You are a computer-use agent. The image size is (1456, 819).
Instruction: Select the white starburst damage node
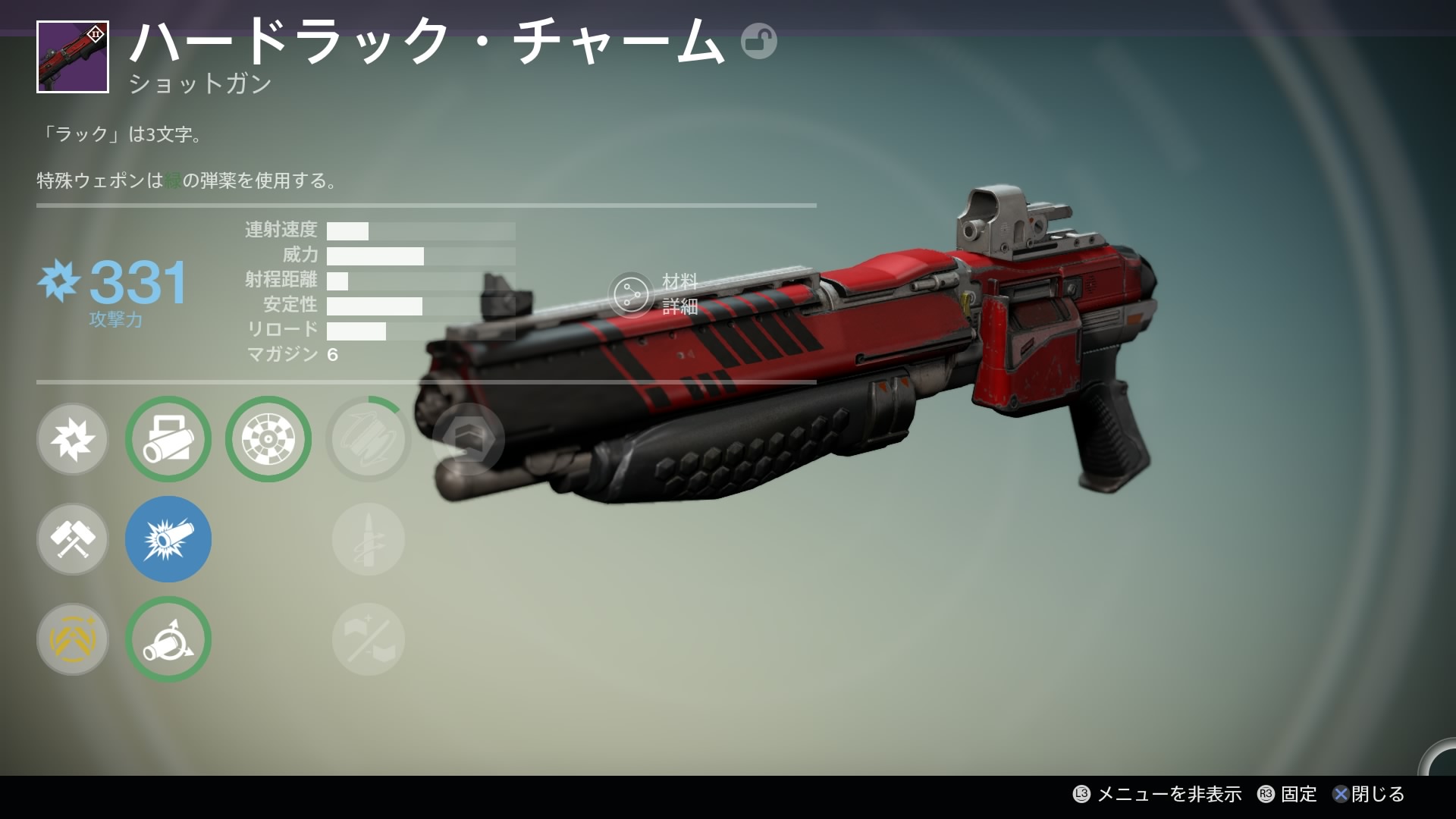click(73, 439)
